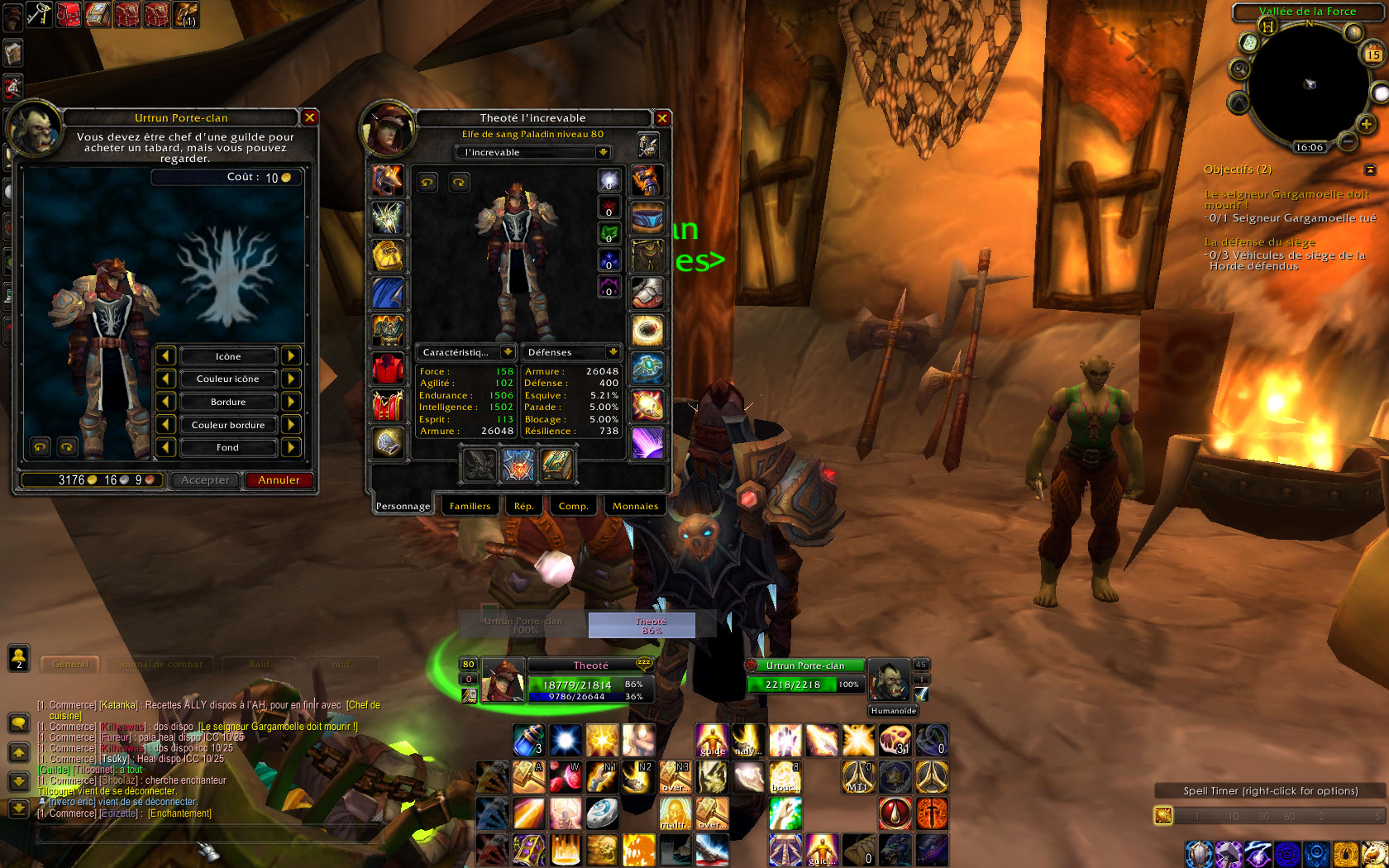Cycle tabard design with Icône right arrow
Viewport: 1389px width, 868px height.
291,355
